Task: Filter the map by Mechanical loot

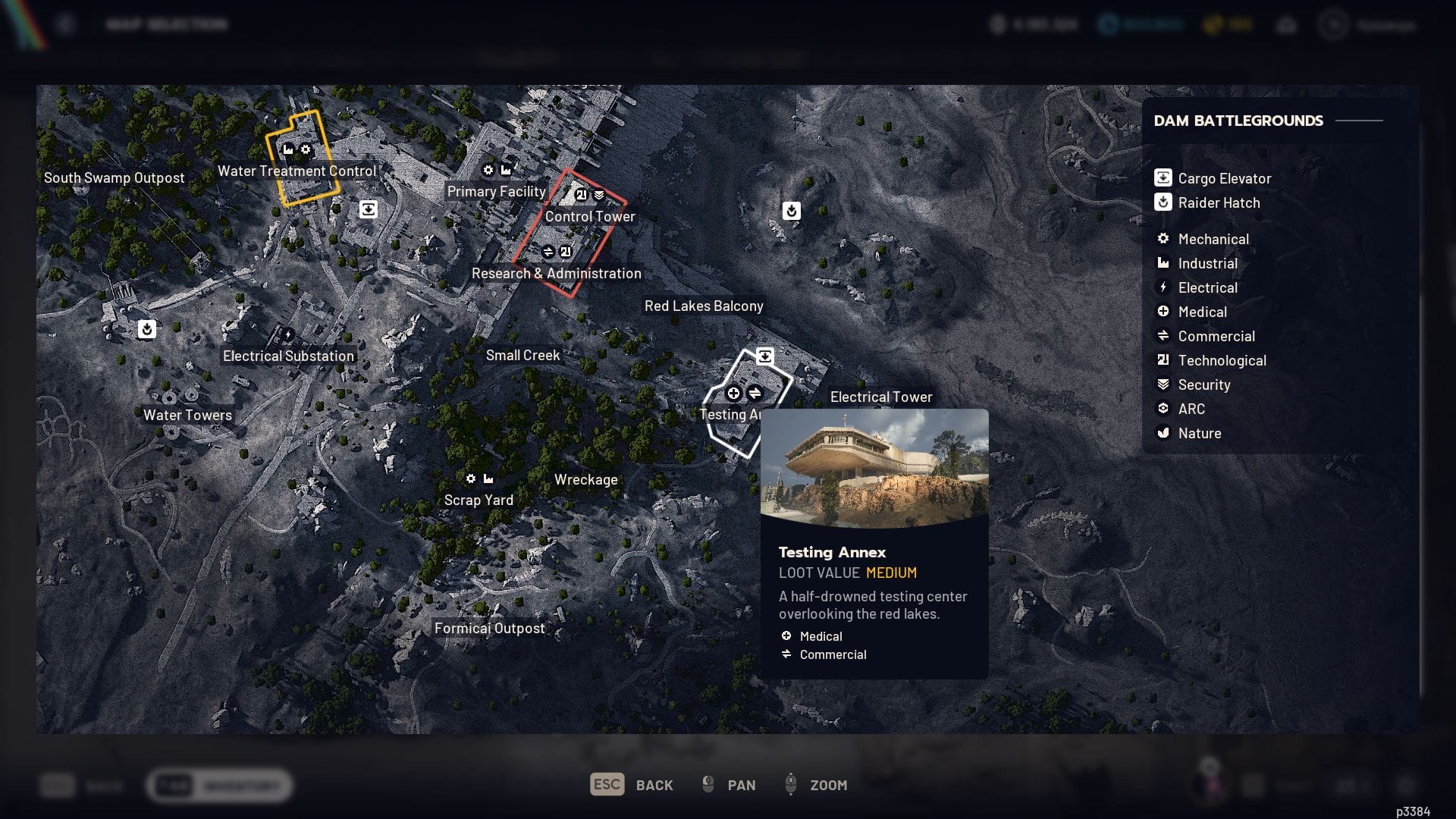Action: pos(1213,240)
